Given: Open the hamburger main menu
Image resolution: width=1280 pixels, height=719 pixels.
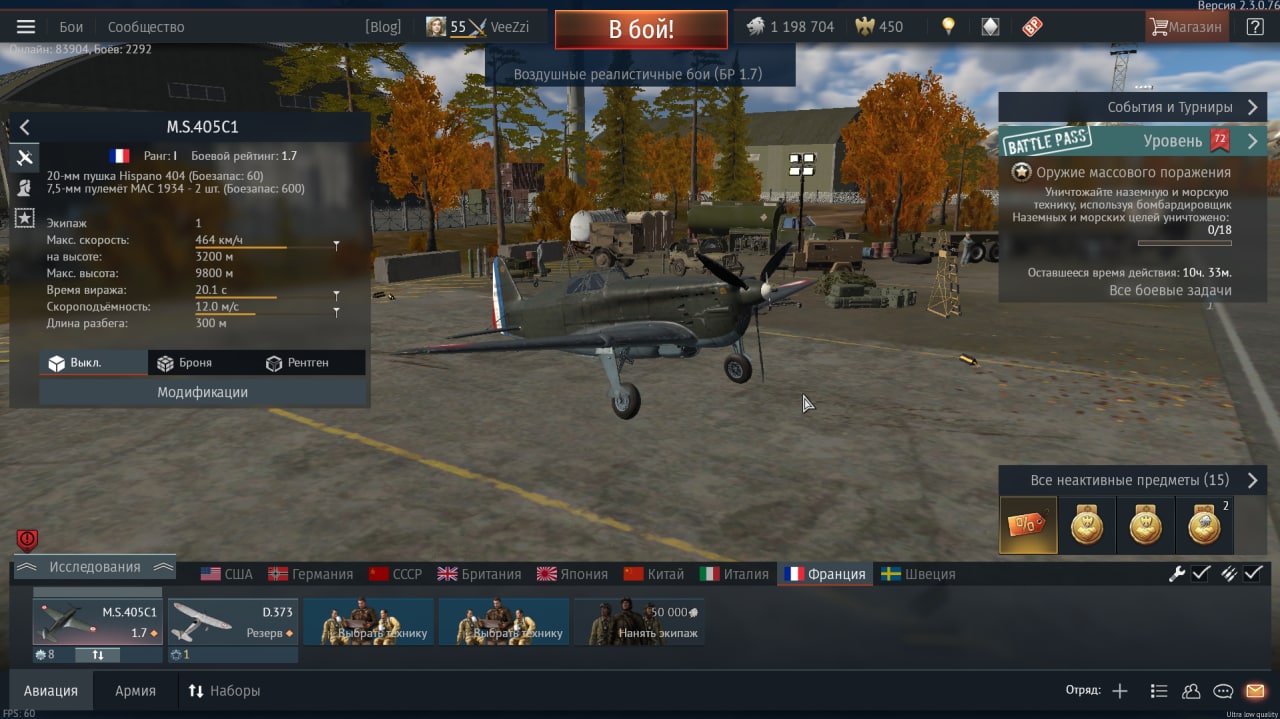Looking at the screenshot, I should pos(26,27).
